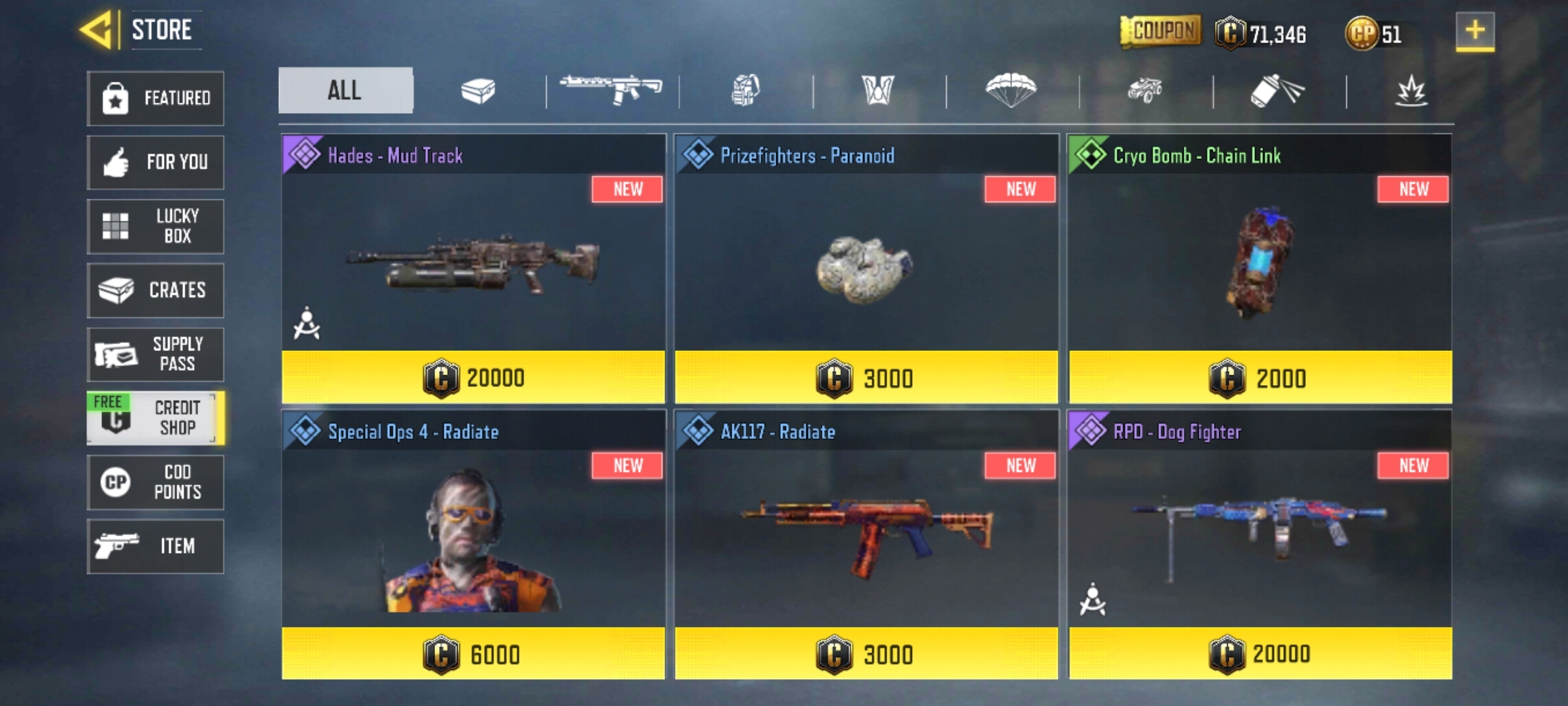
Task: Switch to the Featured section
Action: click(155, 98)
